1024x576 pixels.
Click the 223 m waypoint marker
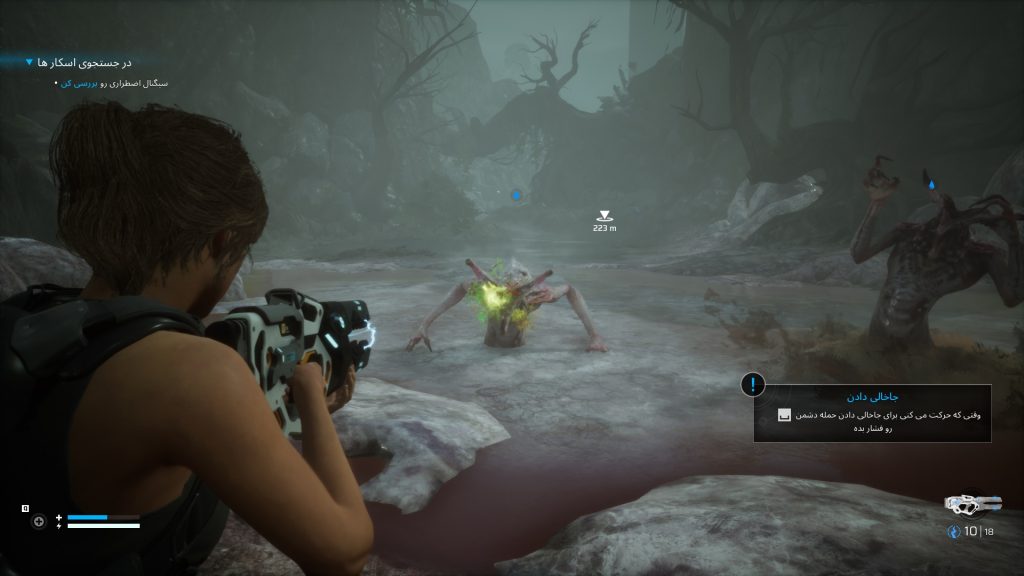click(x=604, y=215)
